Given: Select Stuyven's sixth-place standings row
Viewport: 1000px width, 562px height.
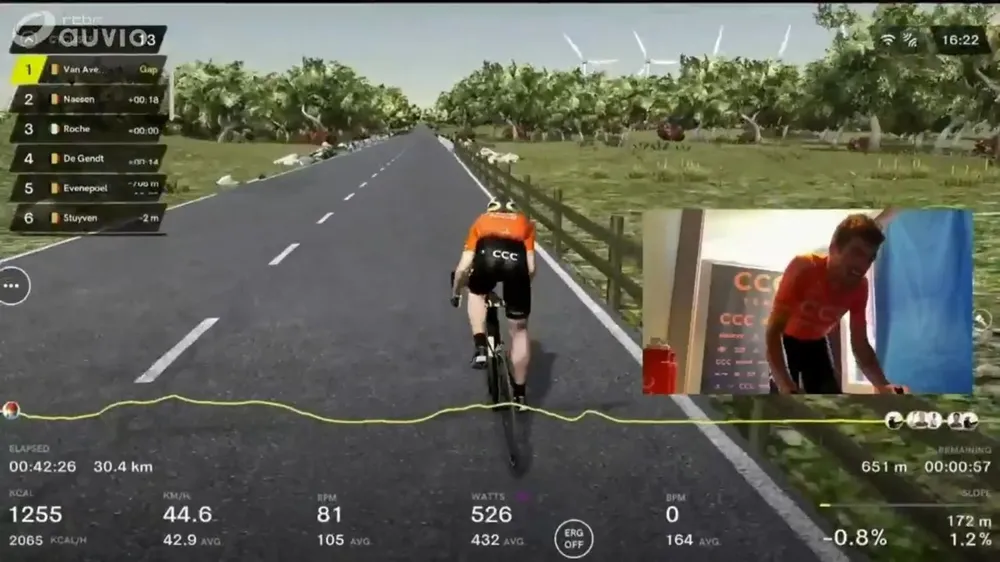Looking at the screenshot, I should point(88,217).
